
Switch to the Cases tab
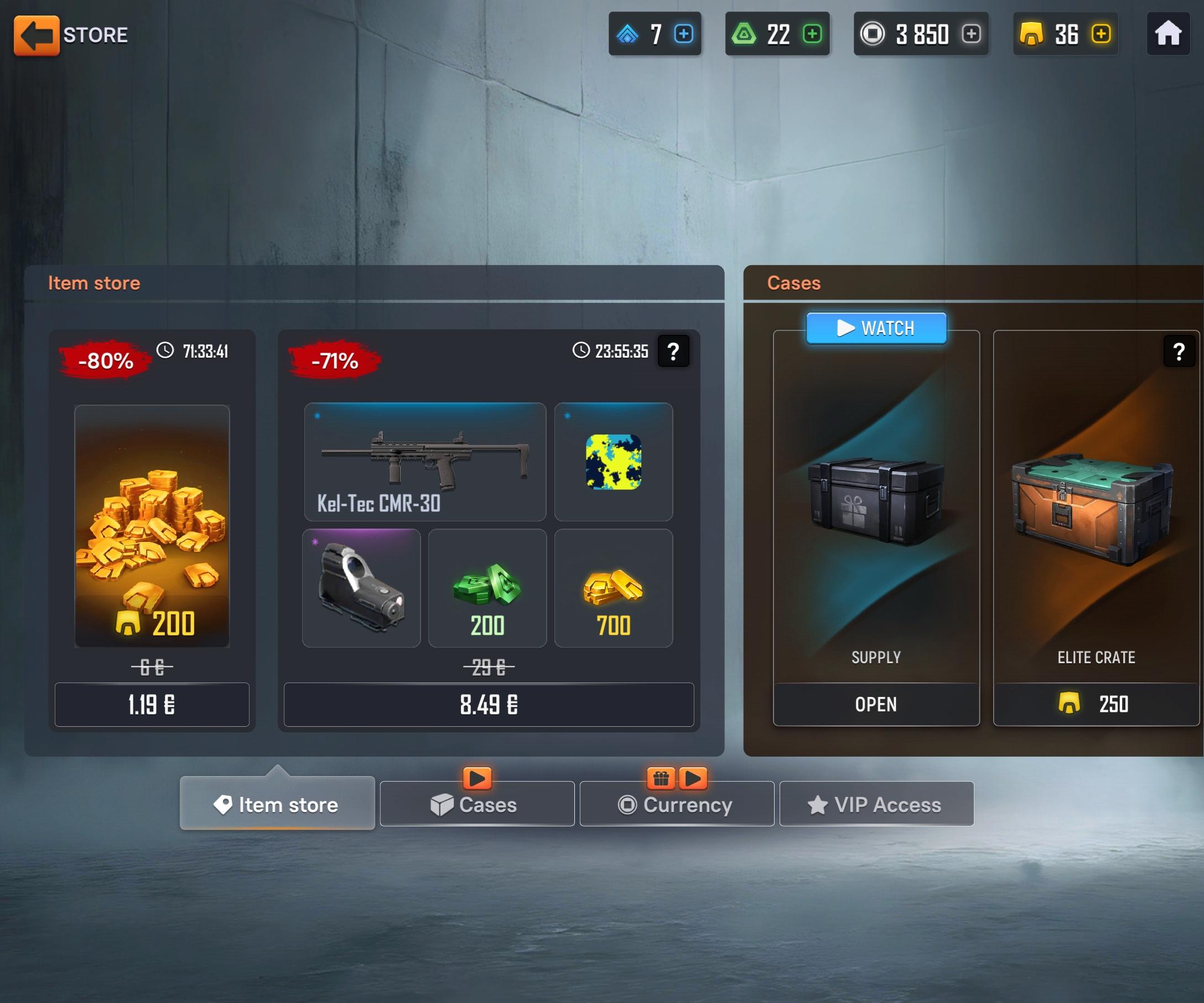(x=476, y=805)
